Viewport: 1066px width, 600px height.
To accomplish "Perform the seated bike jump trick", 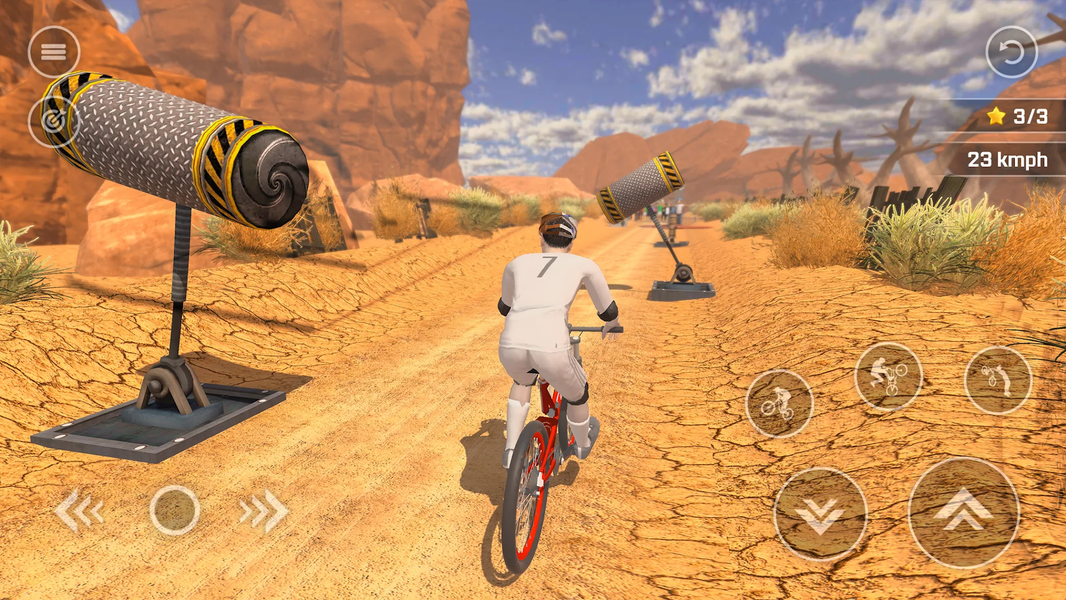I will 779,403.
